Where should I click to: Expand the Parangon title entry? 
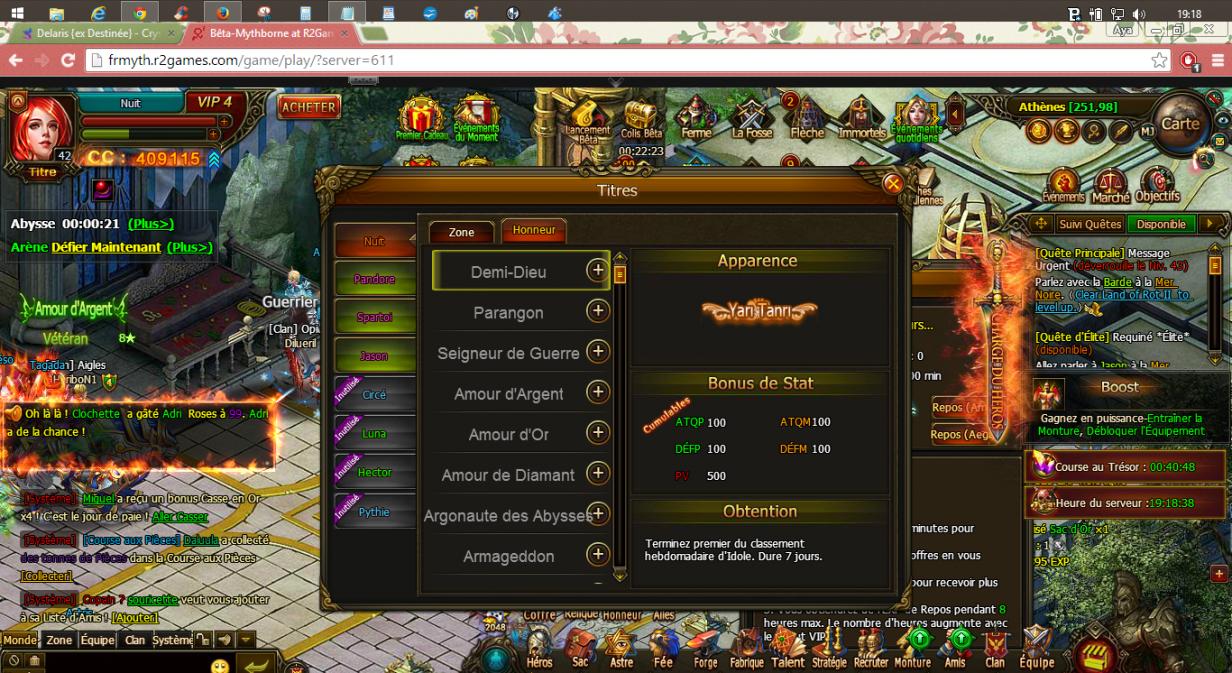coord(597,311)
